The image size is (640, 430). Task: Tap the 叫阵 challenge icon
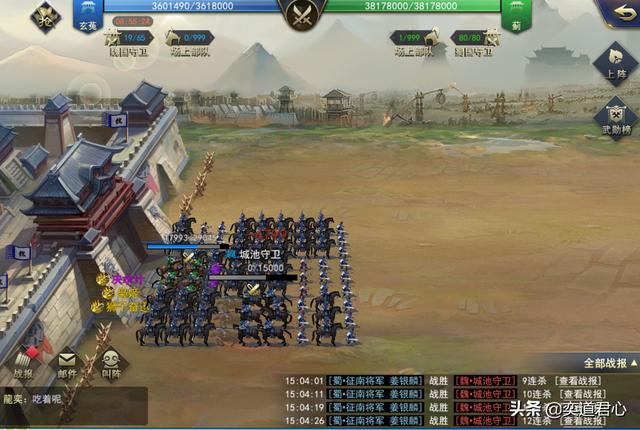pyautogui.click(x=110, y=362)
